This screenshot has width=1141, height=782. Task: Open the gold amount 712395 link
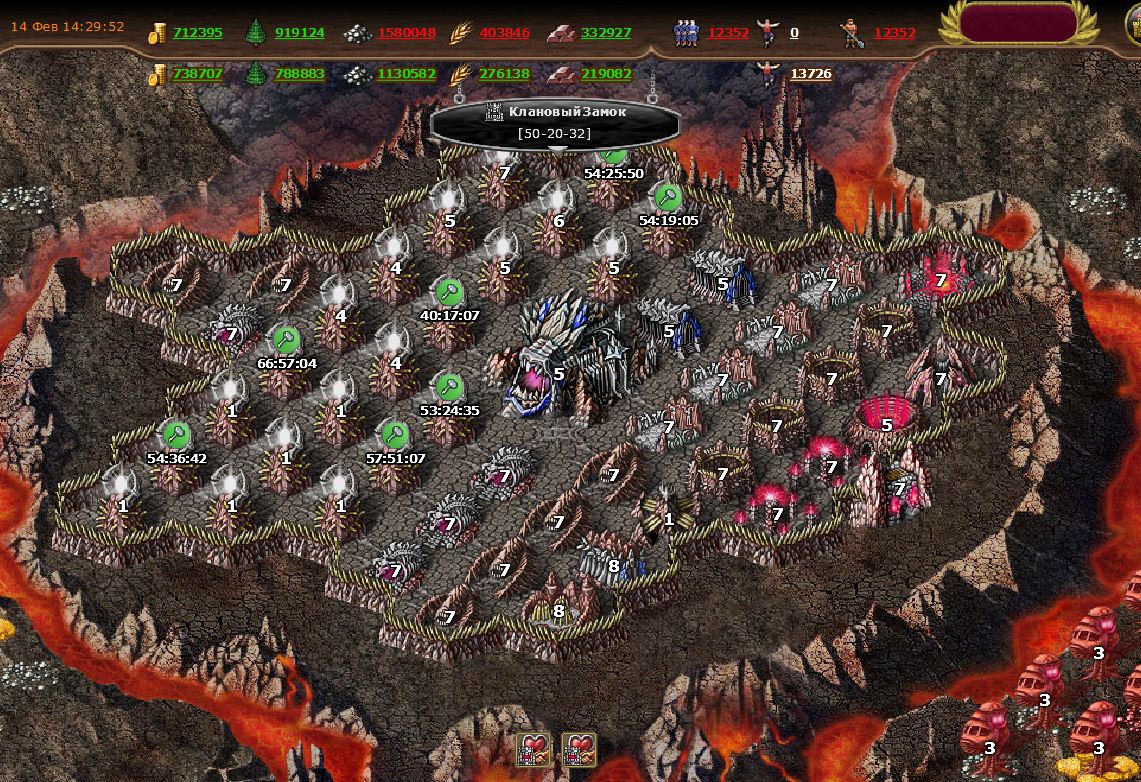tap(197, 33)
